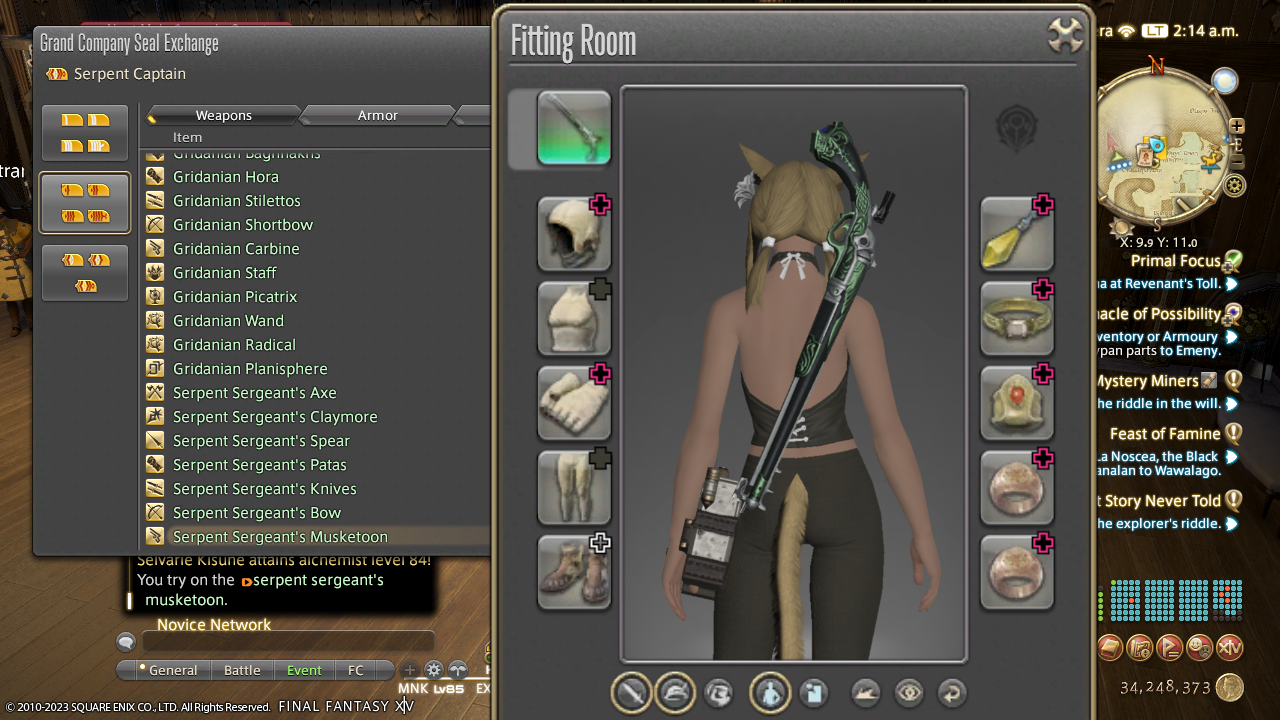Select the musketoon weapon slot in Fitting Room

click(x=574, y=128)
